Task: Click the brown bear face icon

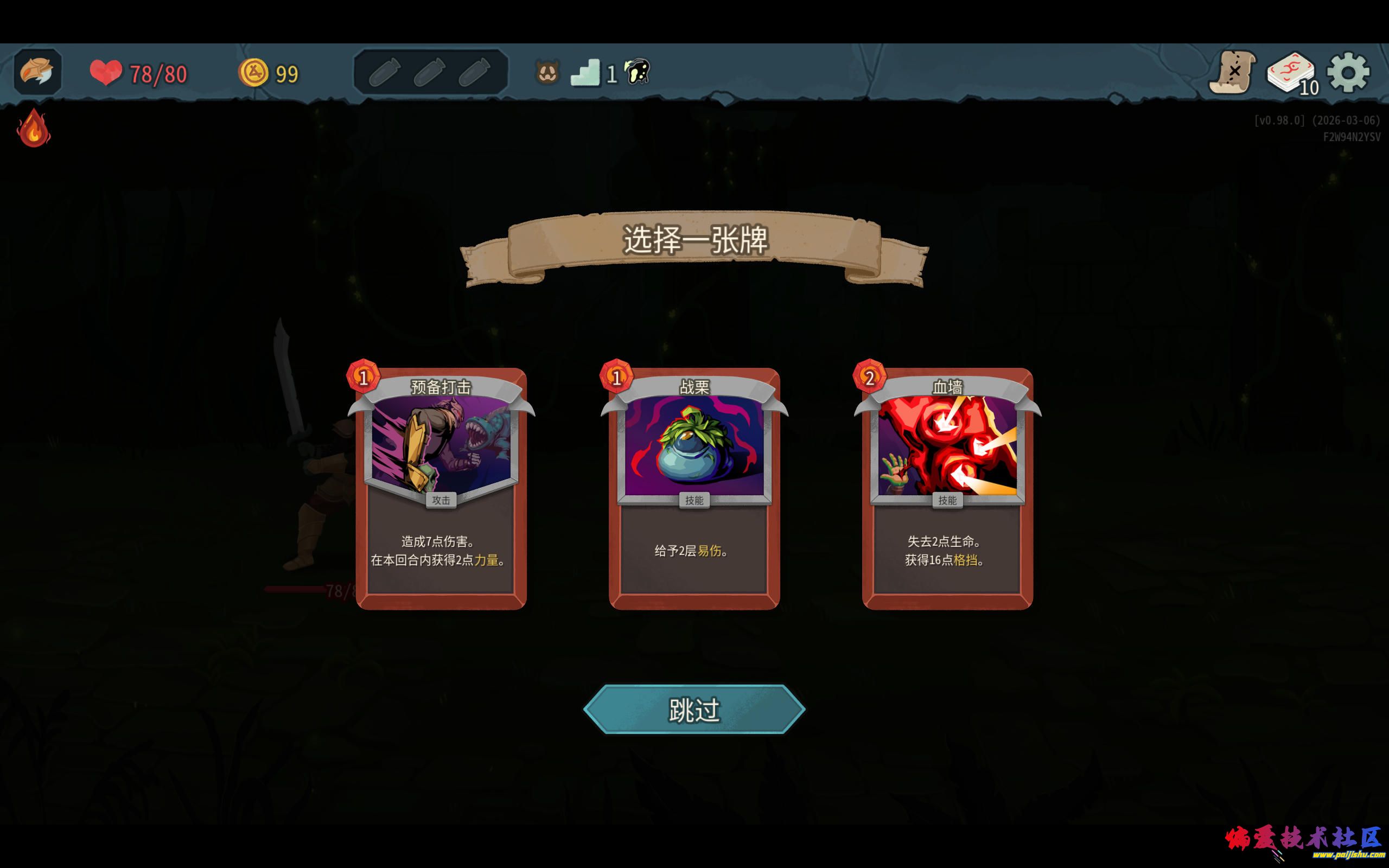Action: 547,73
